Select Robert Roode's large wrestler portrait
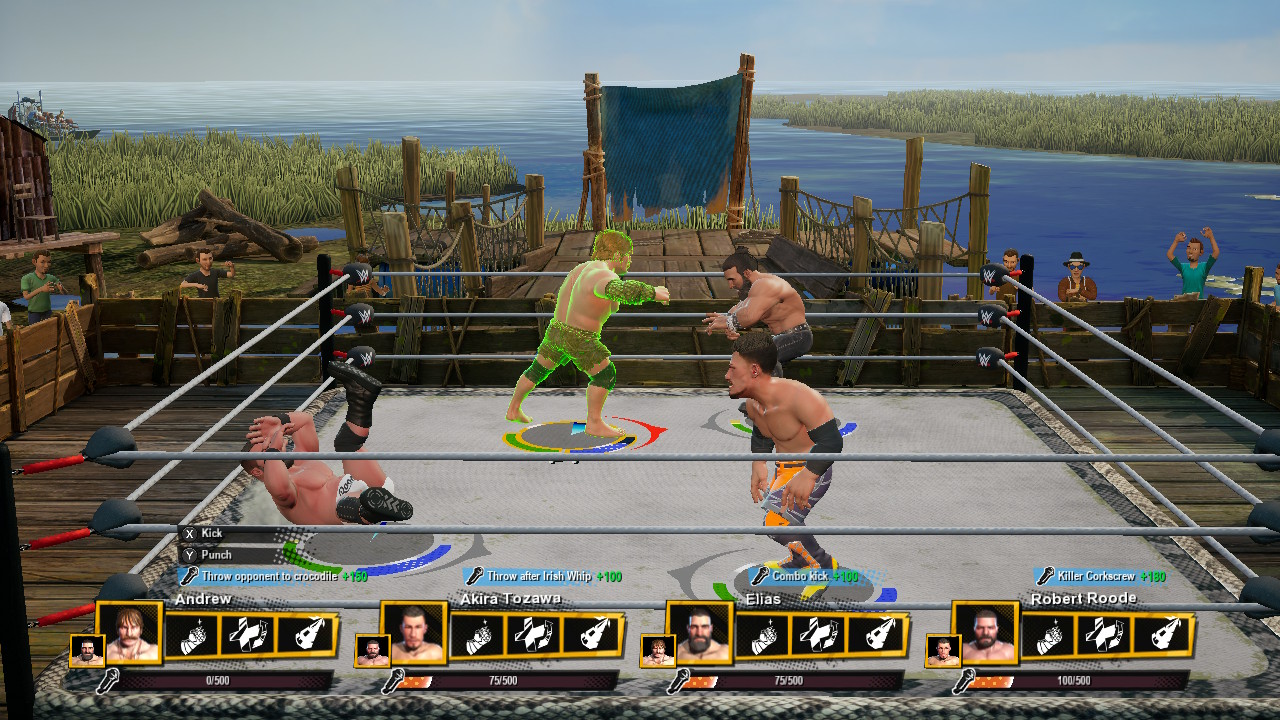 click(987, 634)
